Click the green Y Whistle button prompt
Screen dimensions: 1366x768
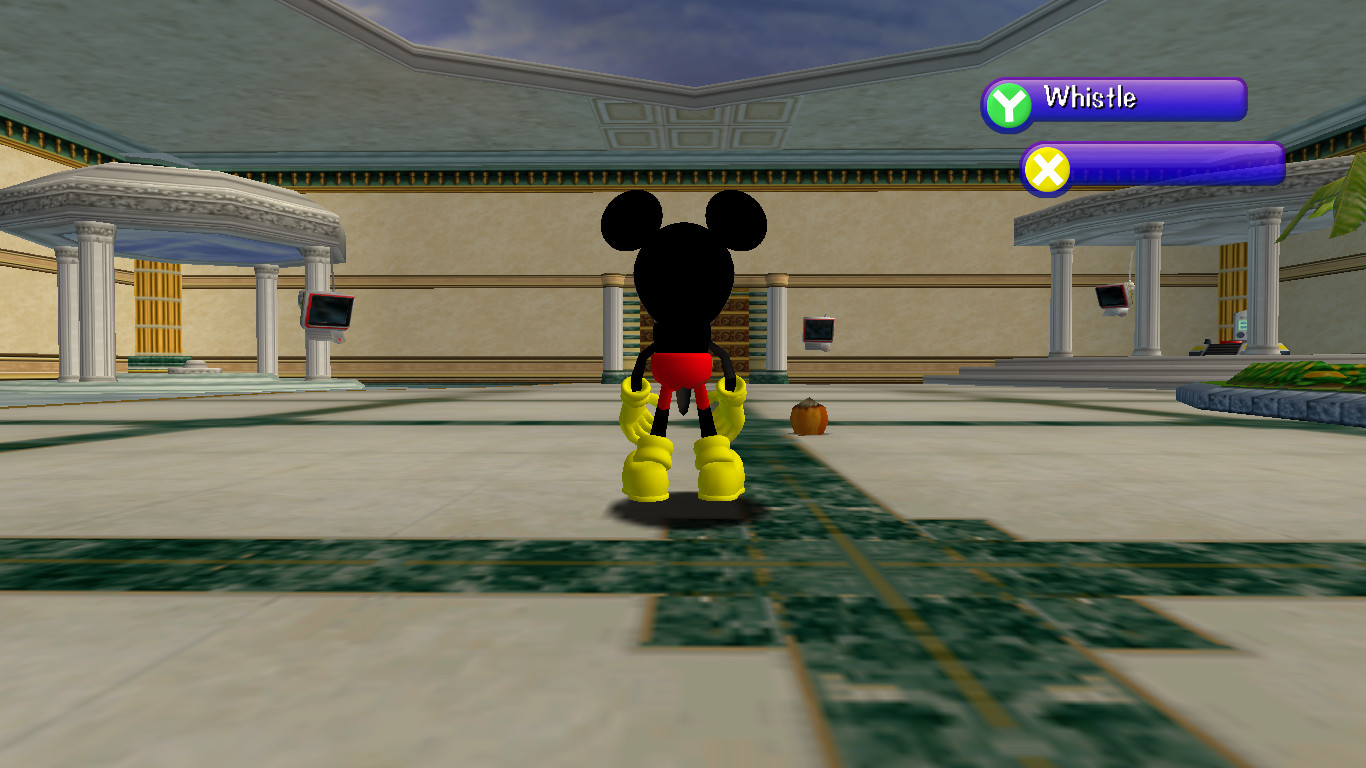click(1010, 99)
